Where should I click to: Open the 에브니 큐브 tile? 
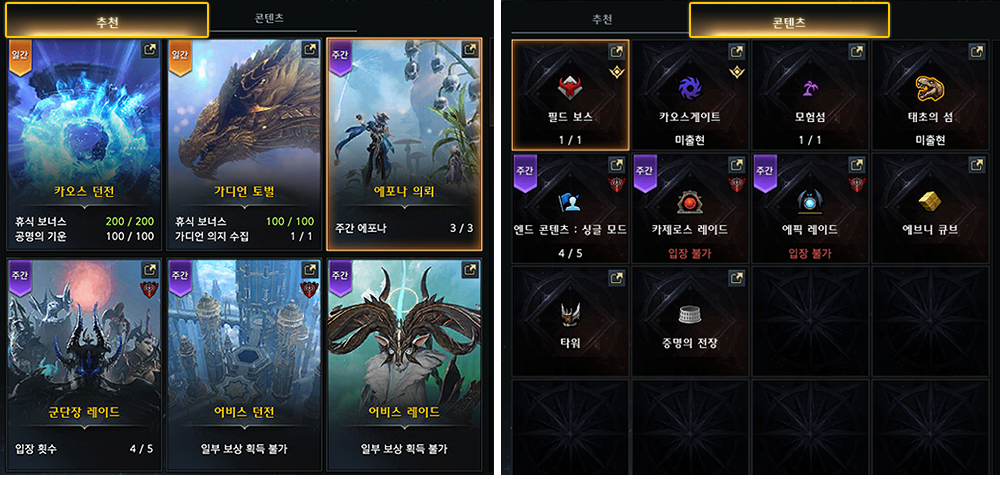[932, 207]
